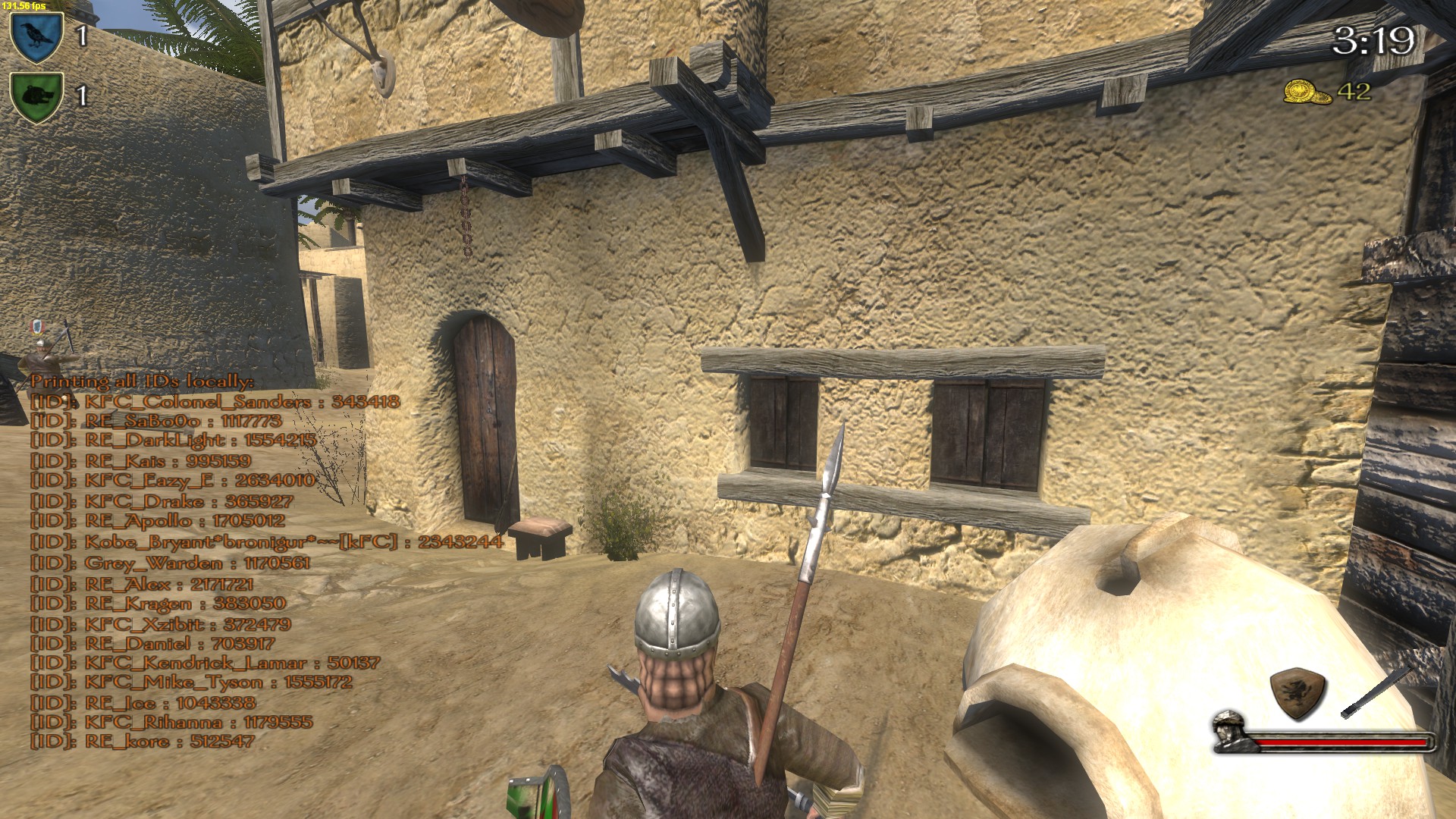Click the RE_kore ID entry

143,741
